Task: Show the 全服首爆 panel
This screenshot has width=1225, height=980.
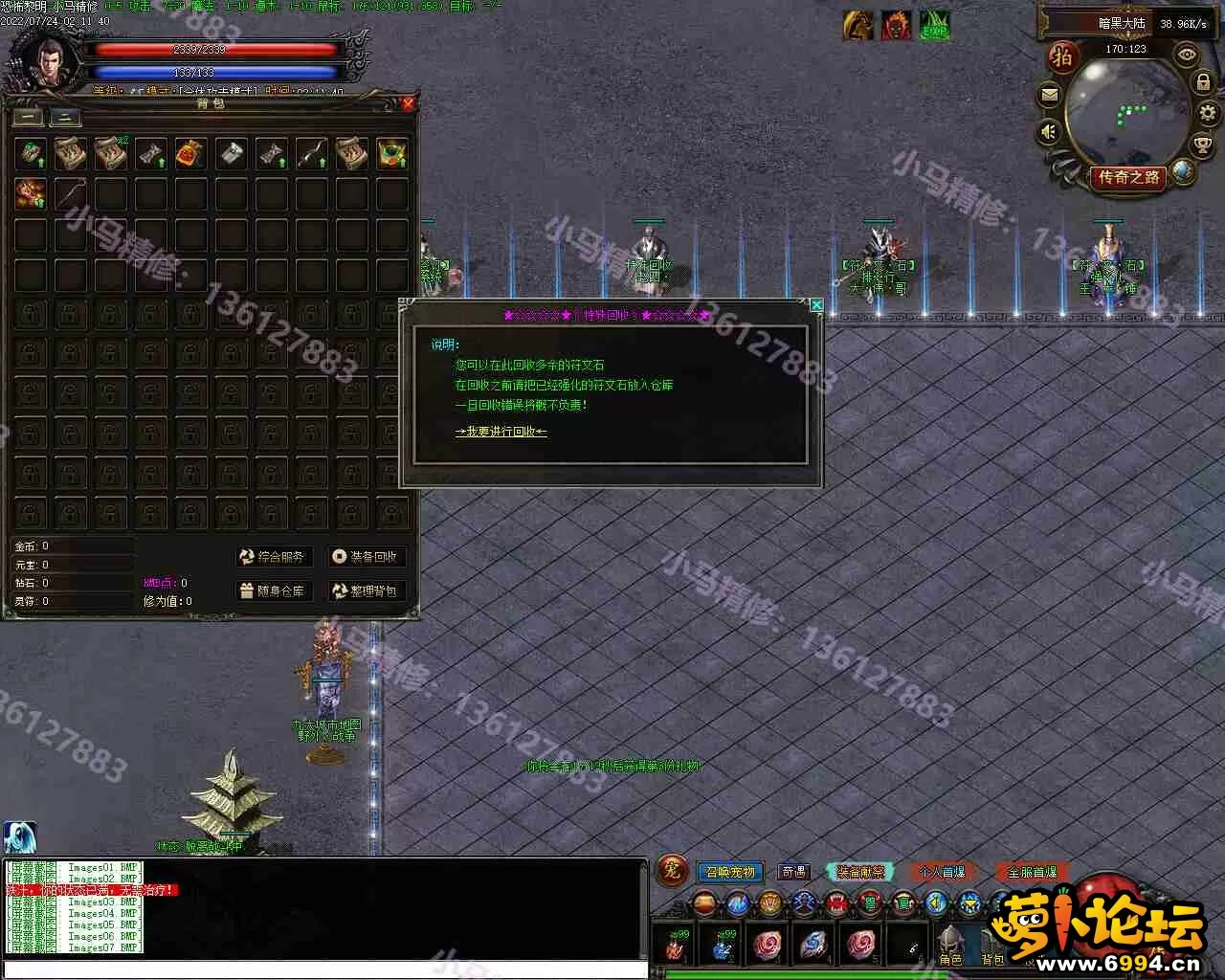Action: coord(1033,872)
